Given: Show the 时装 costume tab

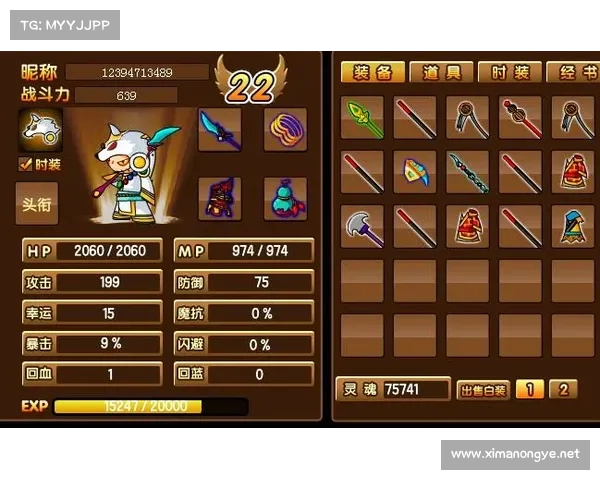Looking at the screenshot, I should click(x=509, y=72).
